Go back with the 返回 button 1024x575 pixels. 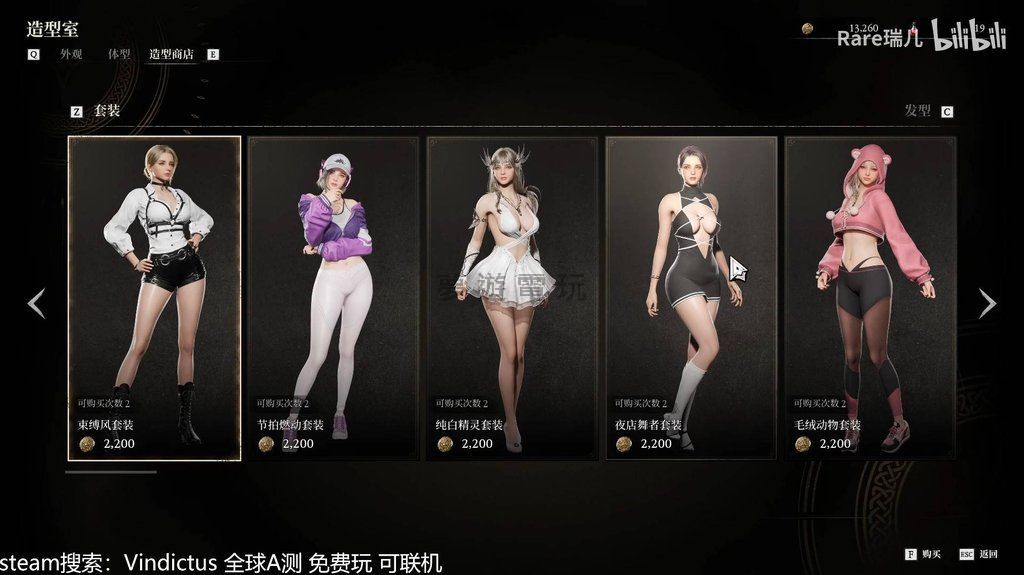pyautogui.click(x=987, y=553)
